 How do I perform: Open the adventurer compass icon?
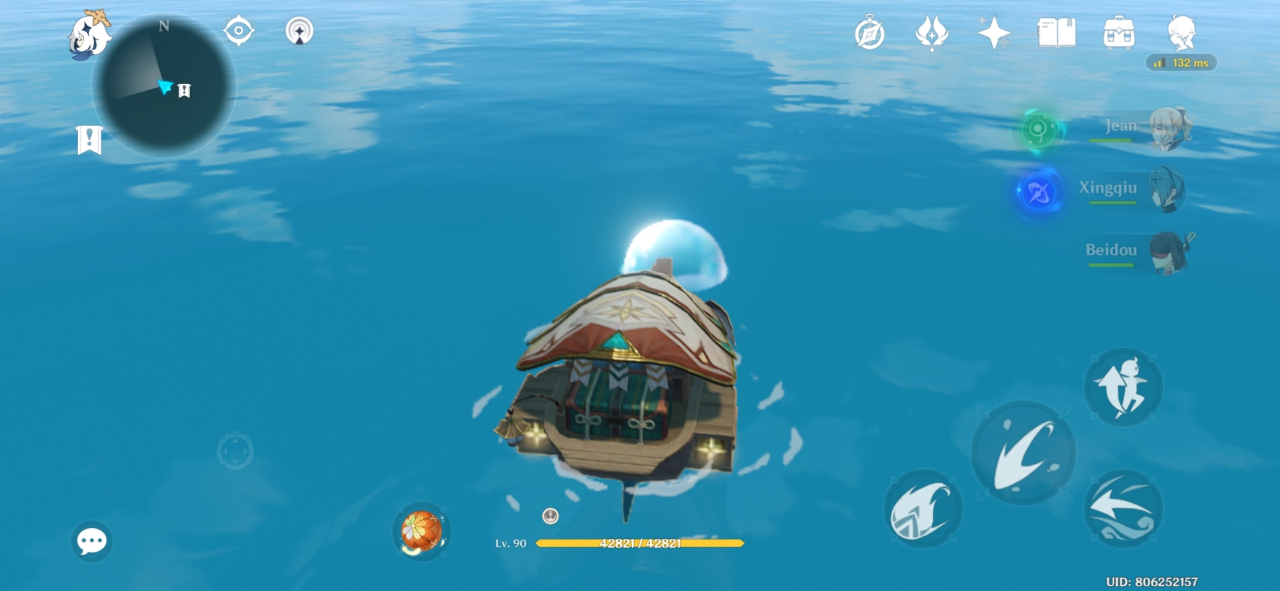[869, 33]
